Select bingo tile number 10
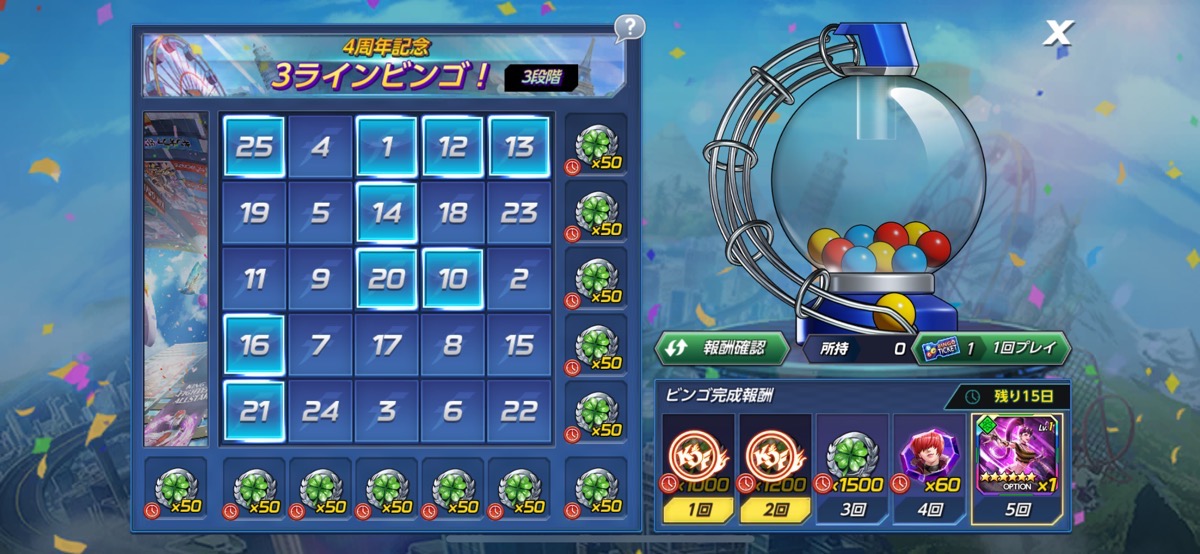1200x554 pixels. click(453, 279)
